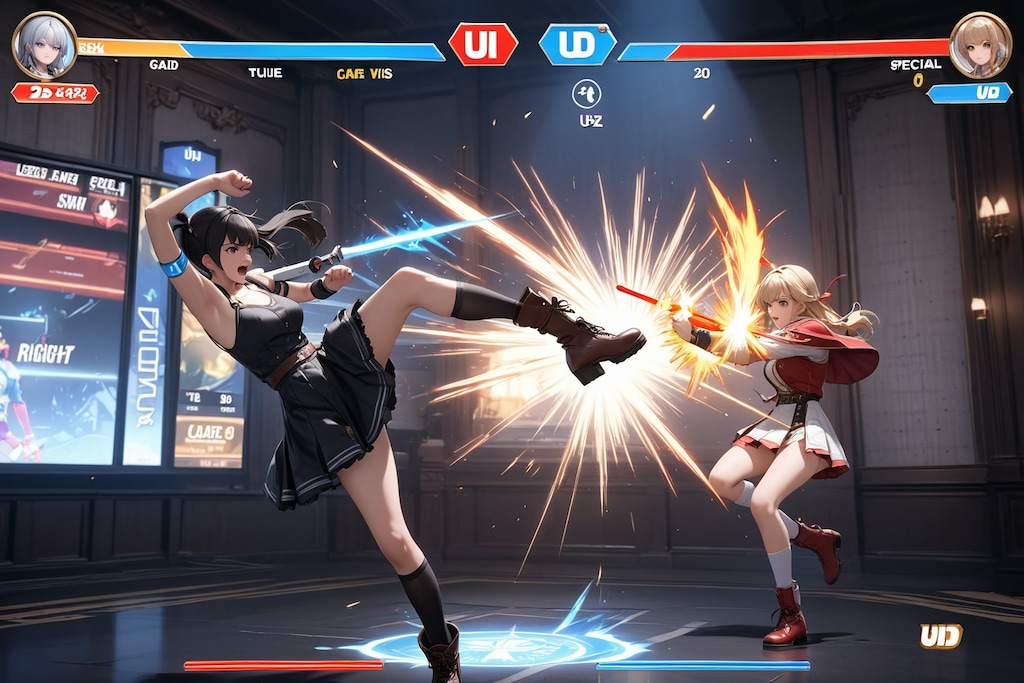The width and height of the screenshot is (1024, 683).
Task: Click the blonde fighter portrait
Action: [x=979, y=45]
